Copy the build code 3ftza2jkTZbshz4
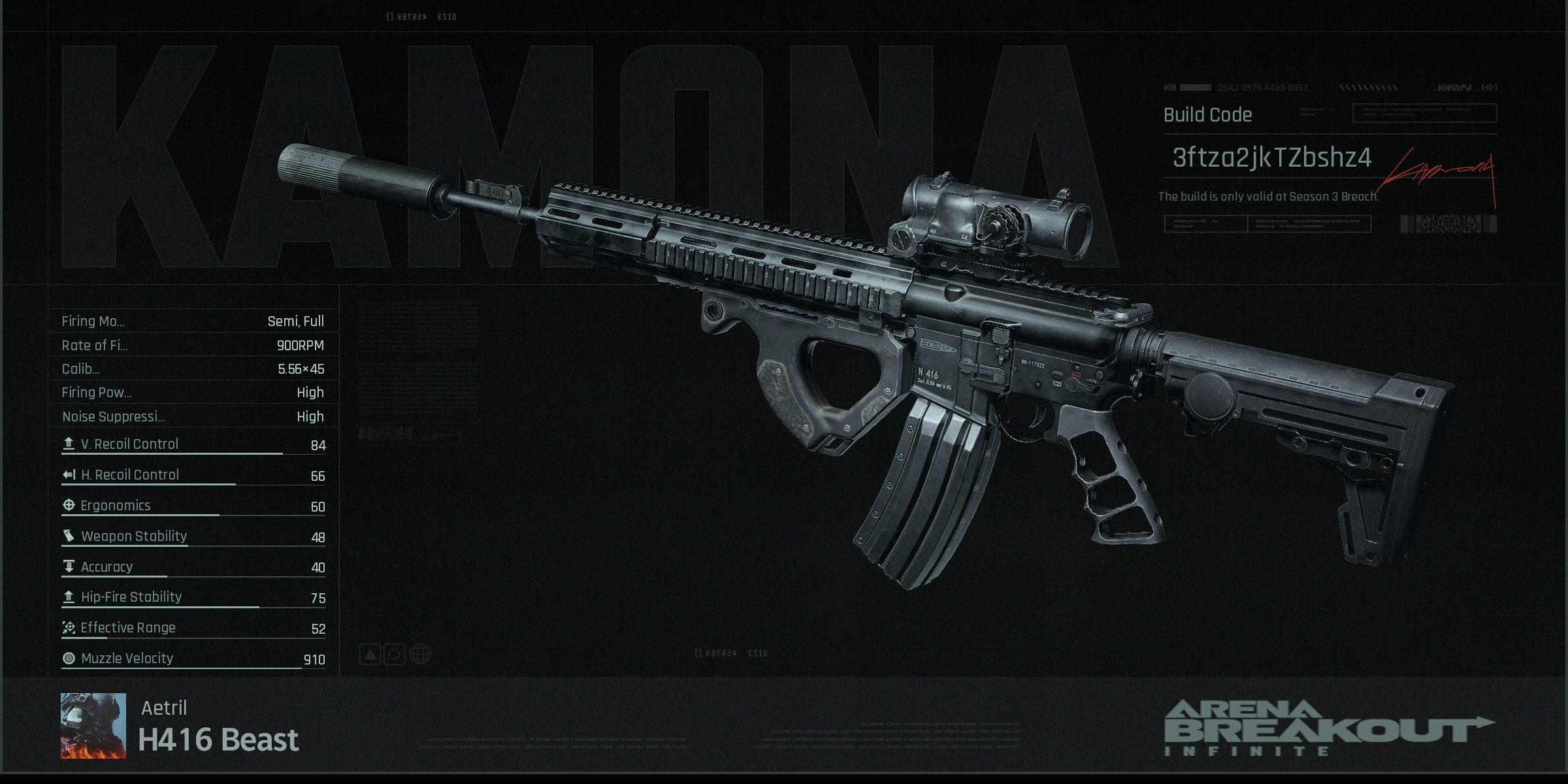Viewport: 1568px width, 784px height. [x=1271, y=157]
